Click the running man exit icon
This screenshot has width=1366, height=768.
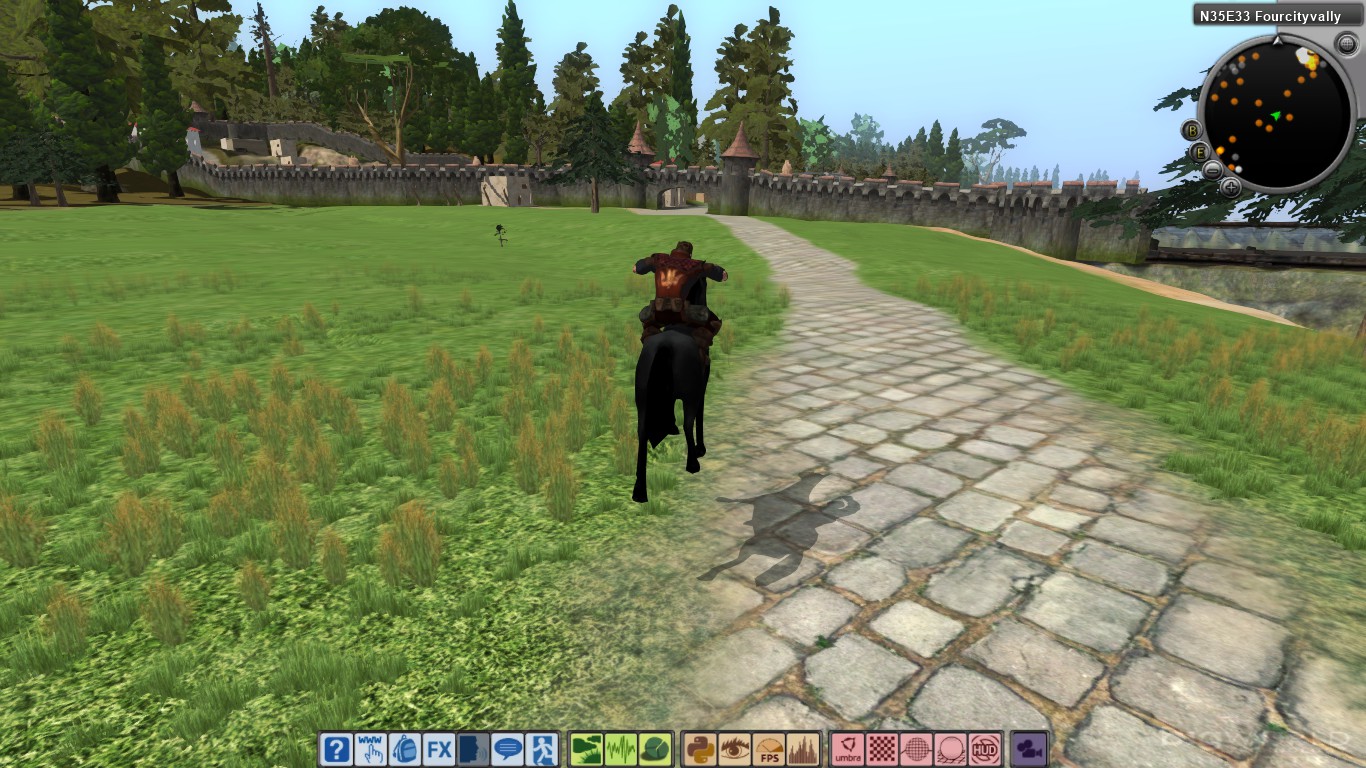click(541, 749)
